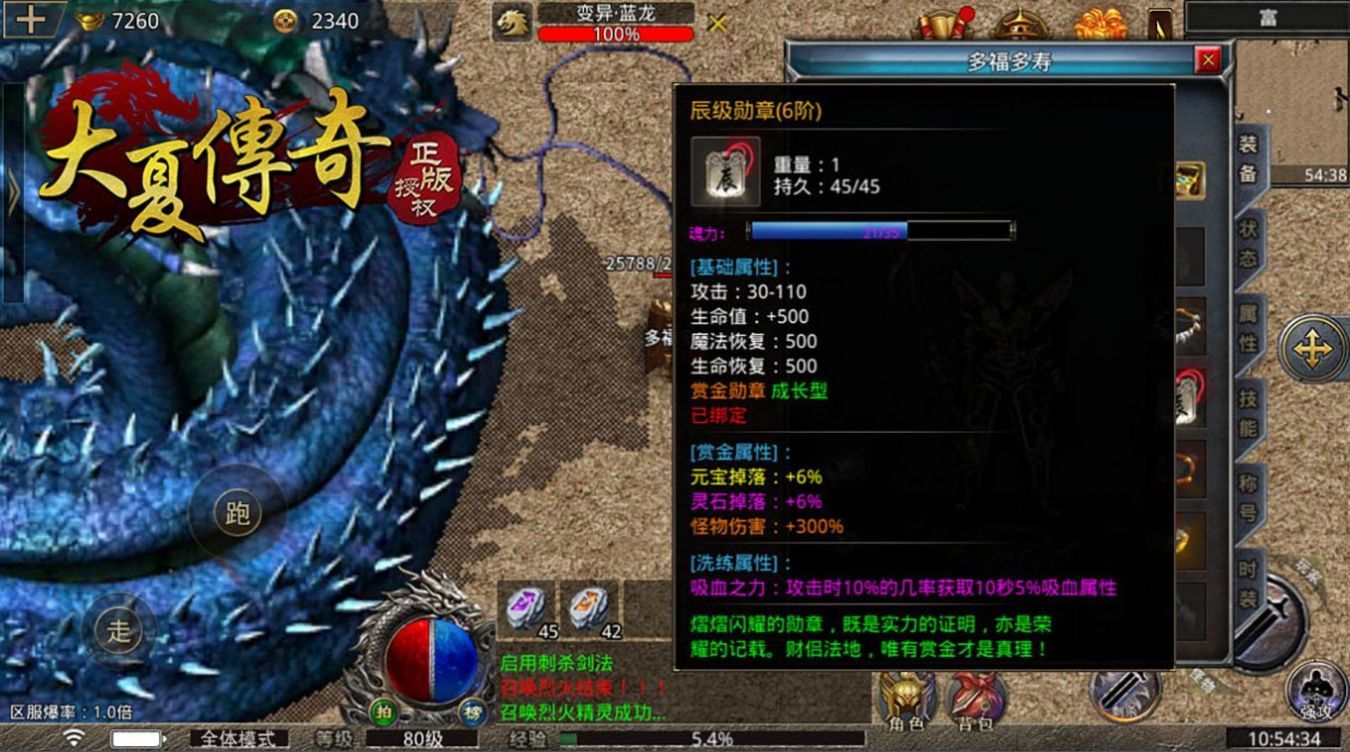Tap the 跑 run button
Screen dimensions: 1350x752
point(237,515)
